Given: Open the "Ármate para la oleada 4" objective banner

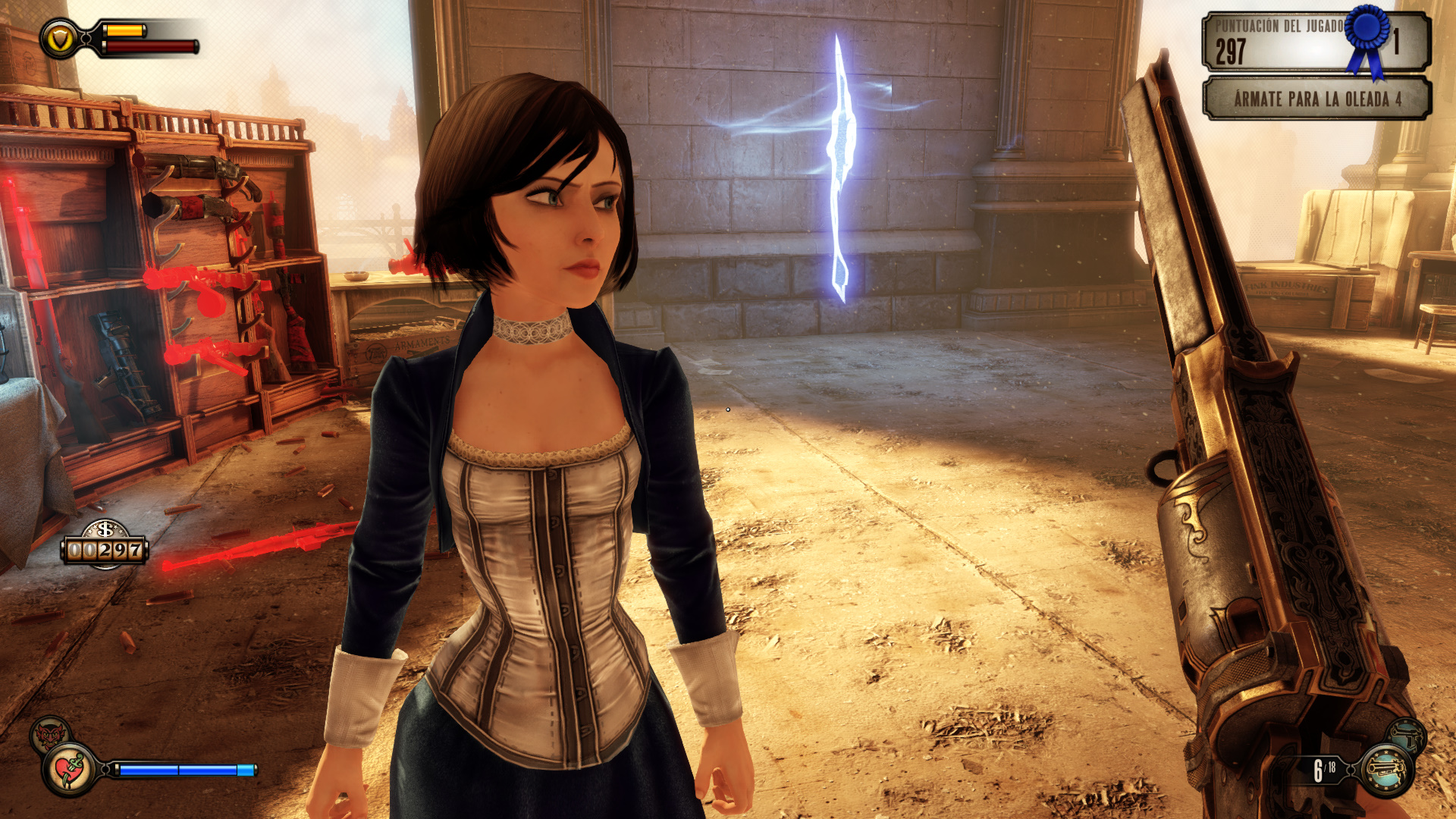Looking at the screenshot, I should tap(1316, 99).
